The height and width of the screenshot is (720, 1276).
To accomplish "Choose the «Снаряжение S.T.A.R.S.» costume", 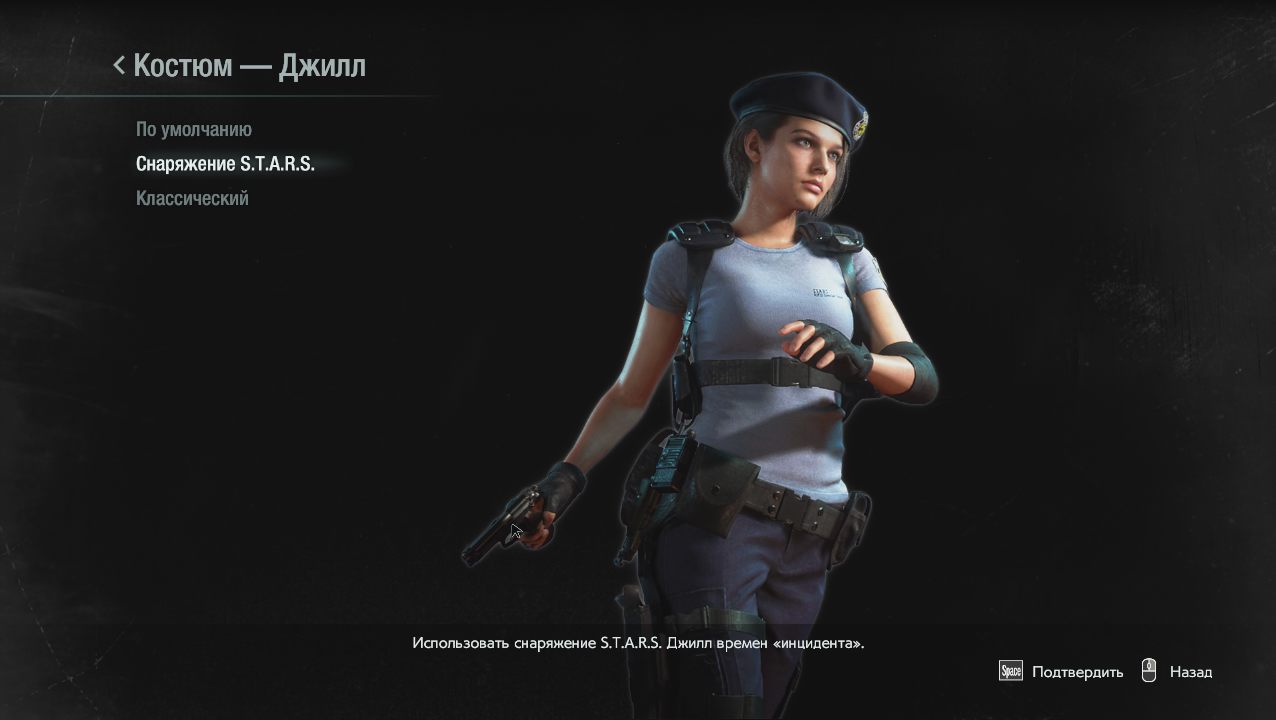I will (225, 164).
